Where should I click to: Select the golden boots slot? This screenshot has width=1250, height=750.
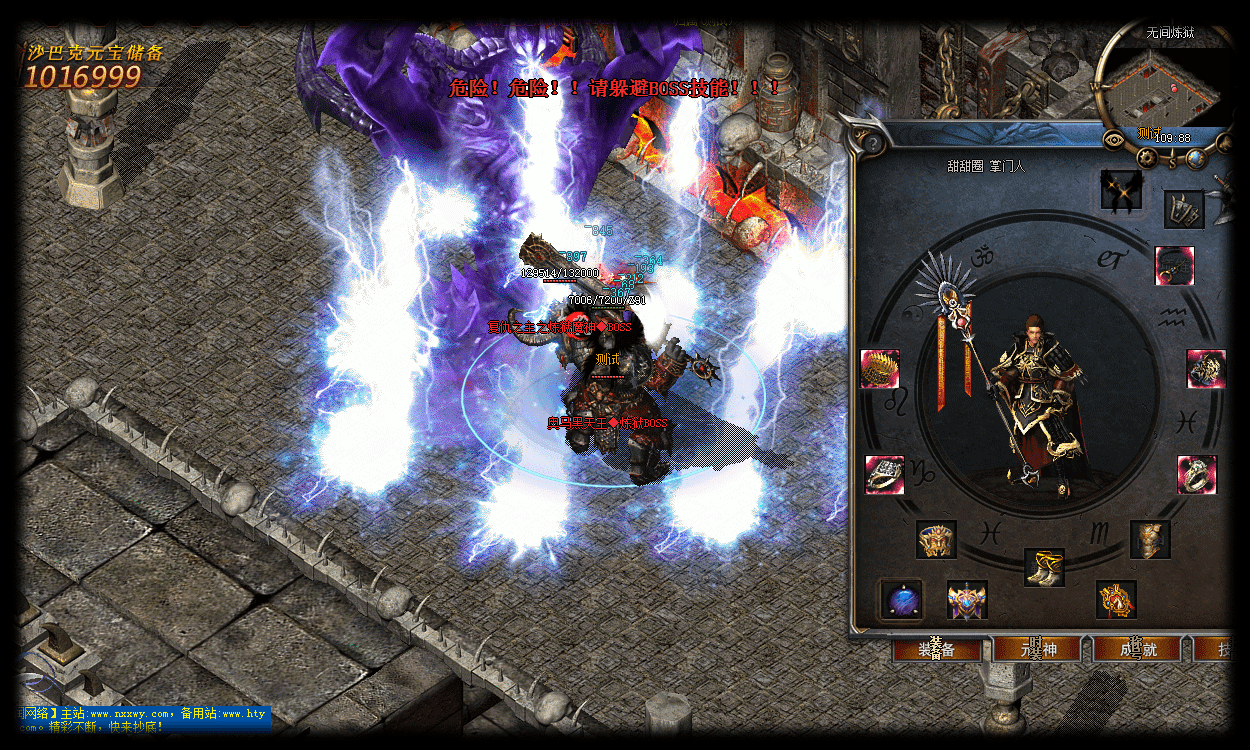[x=1044, y=567]
